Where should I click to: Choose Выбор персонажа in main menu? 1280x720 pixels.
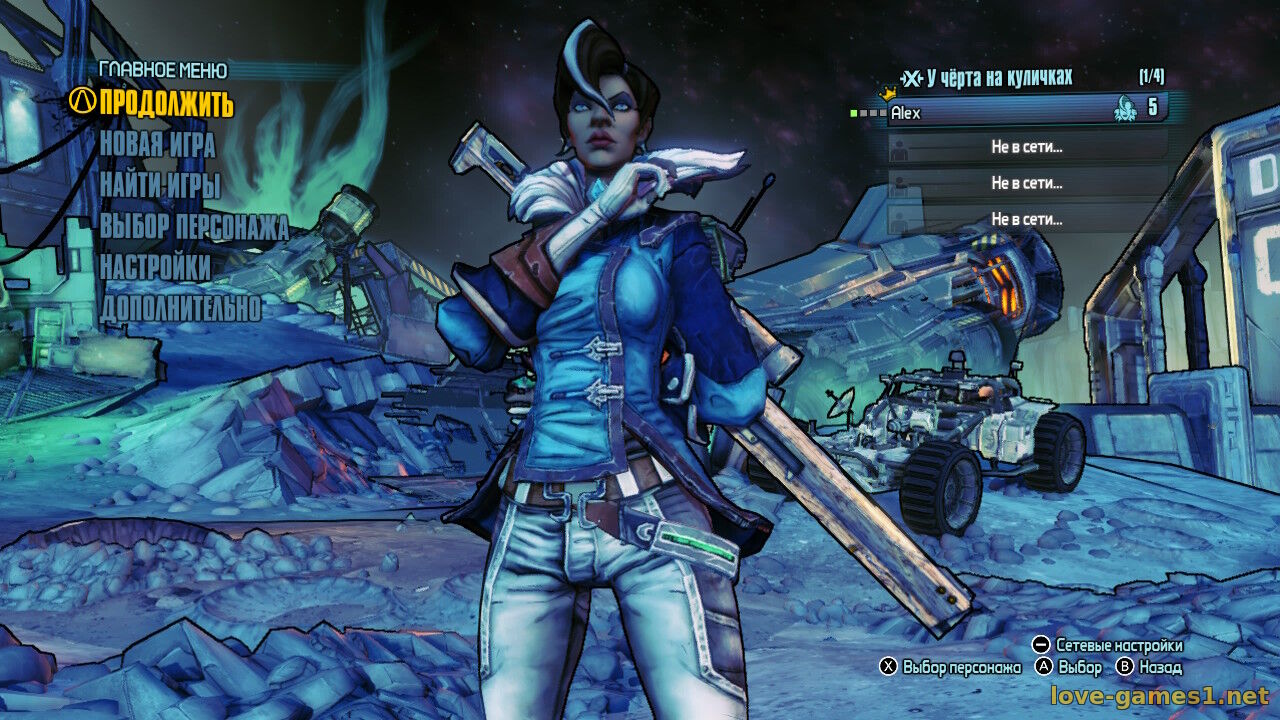tap(194, 227)
